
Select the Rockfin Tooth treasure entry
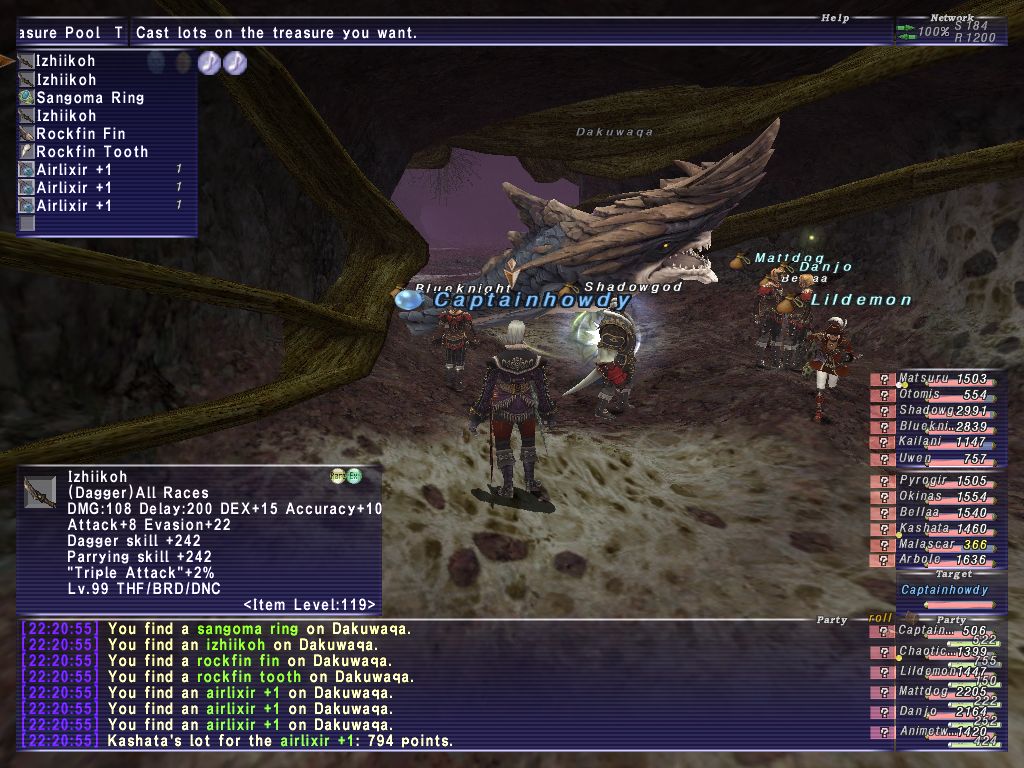click(92, 152)
